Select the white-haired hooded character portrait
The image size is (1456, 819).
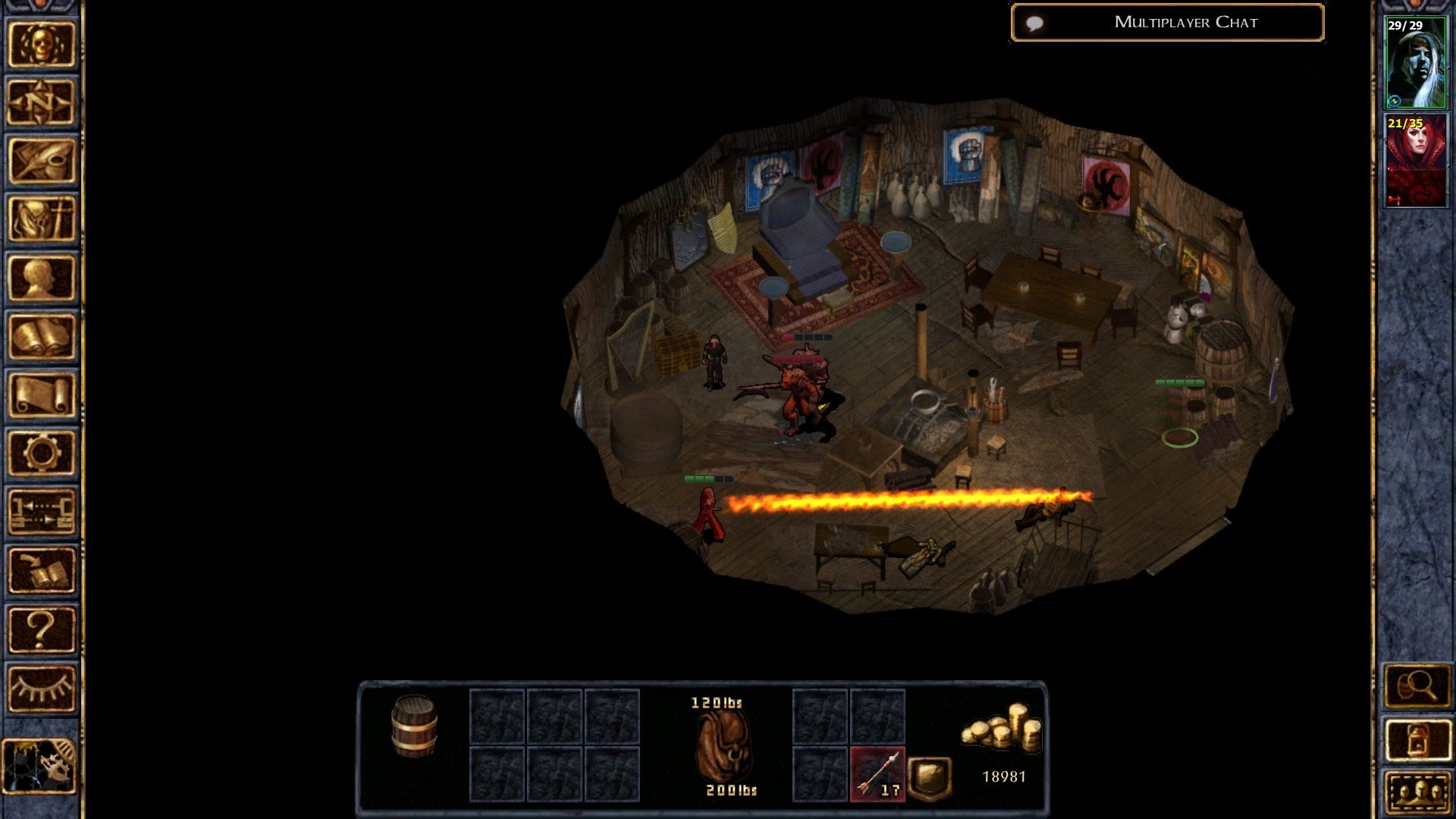(1416, 63)
